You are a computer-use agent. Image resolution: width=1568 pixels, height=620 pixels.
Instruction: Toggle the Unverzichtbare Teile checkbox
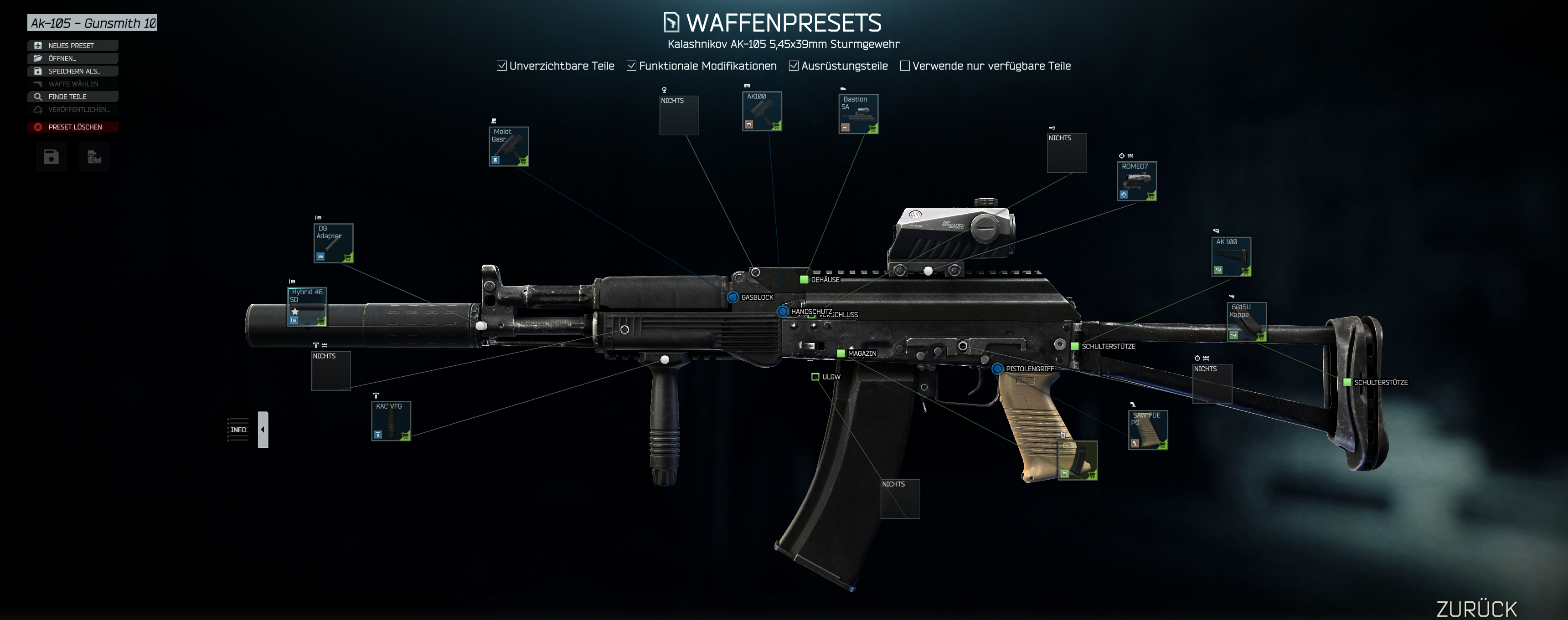501,66
